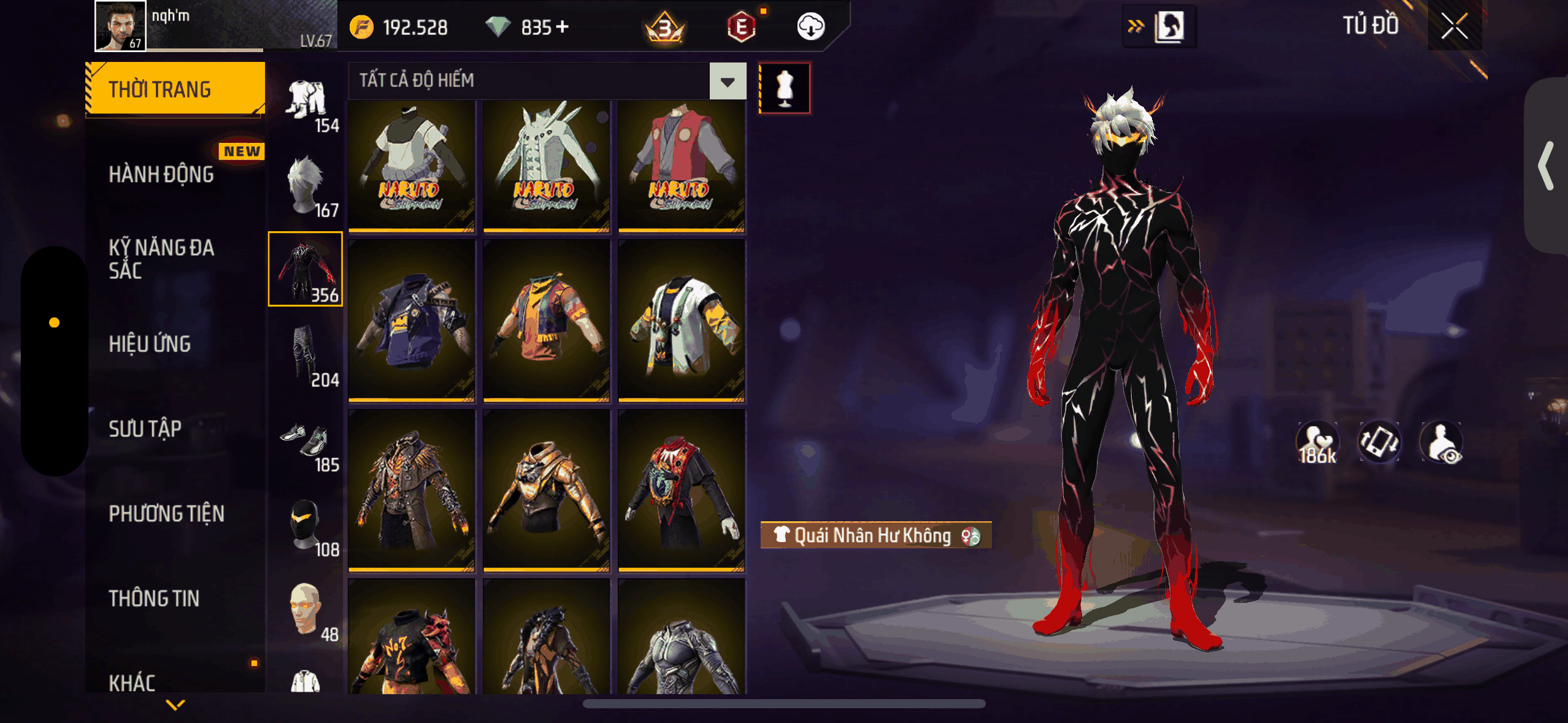Viewport: 1568px width, 723px height.
Task: Select the outfit sets category showing 154
Action: click(x=306, y=105)
